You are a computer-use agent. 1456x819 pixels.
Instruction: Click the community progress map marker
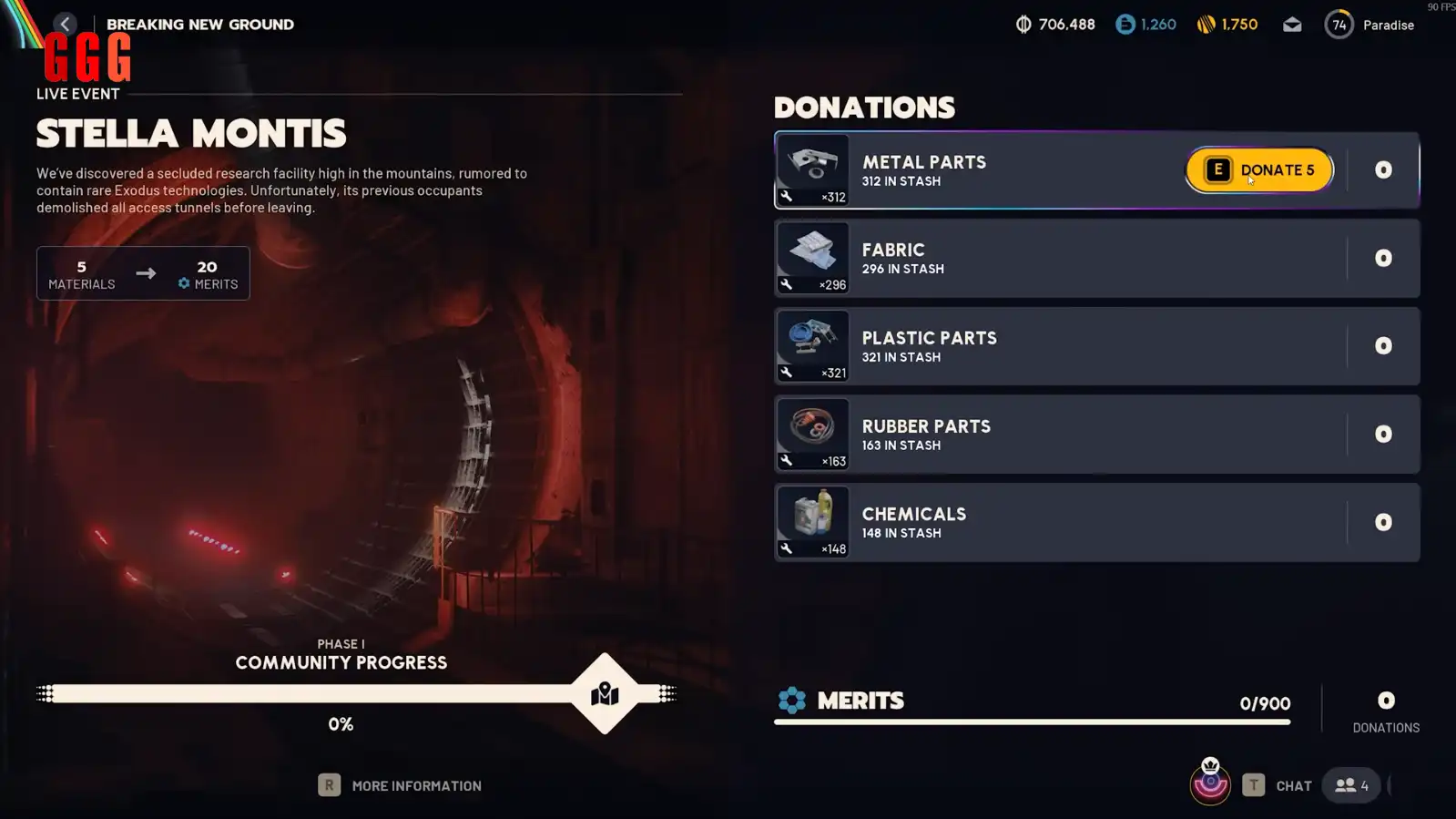[x=605, y=694]
